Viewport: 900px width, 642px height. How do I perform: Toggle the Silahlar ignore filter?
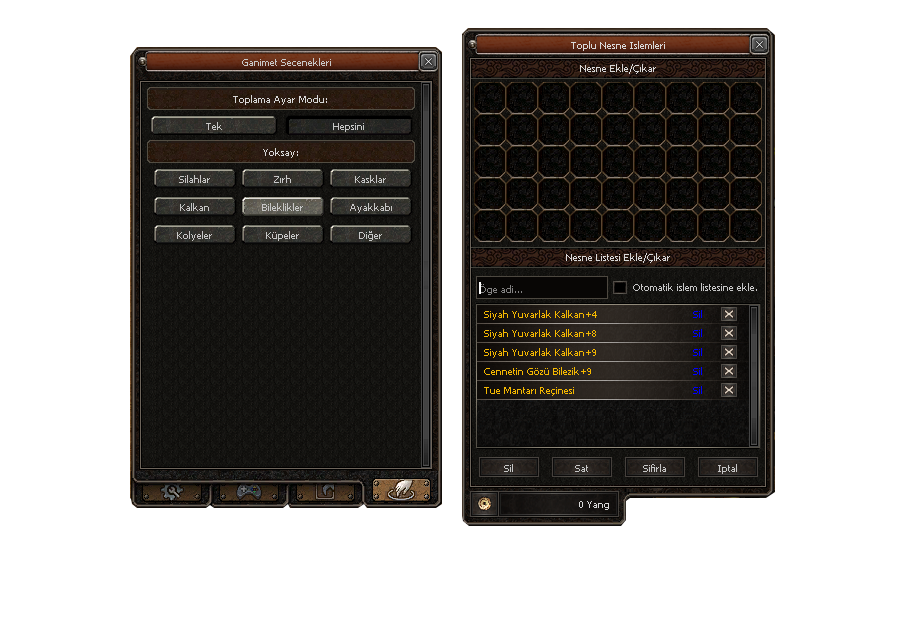(x=194, y=179)
